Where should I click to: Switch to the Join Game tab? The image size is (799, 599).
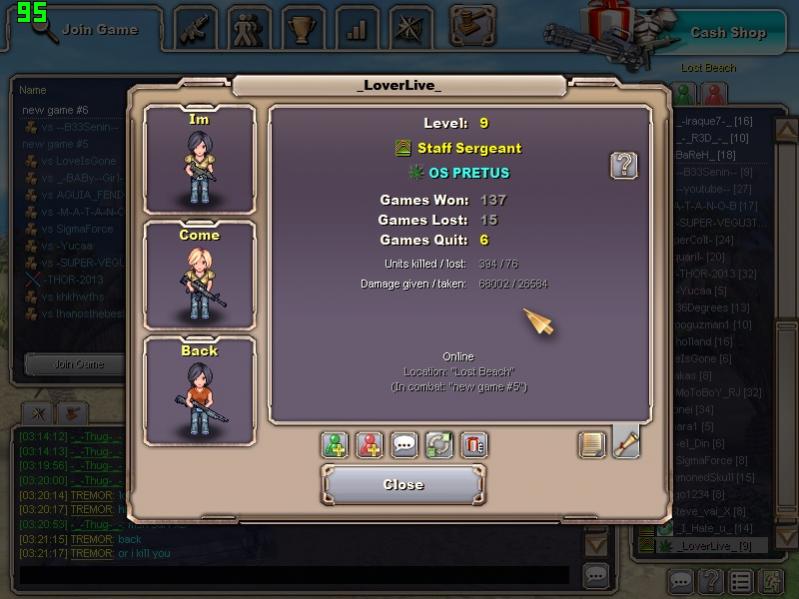click(x=90, y=29)
